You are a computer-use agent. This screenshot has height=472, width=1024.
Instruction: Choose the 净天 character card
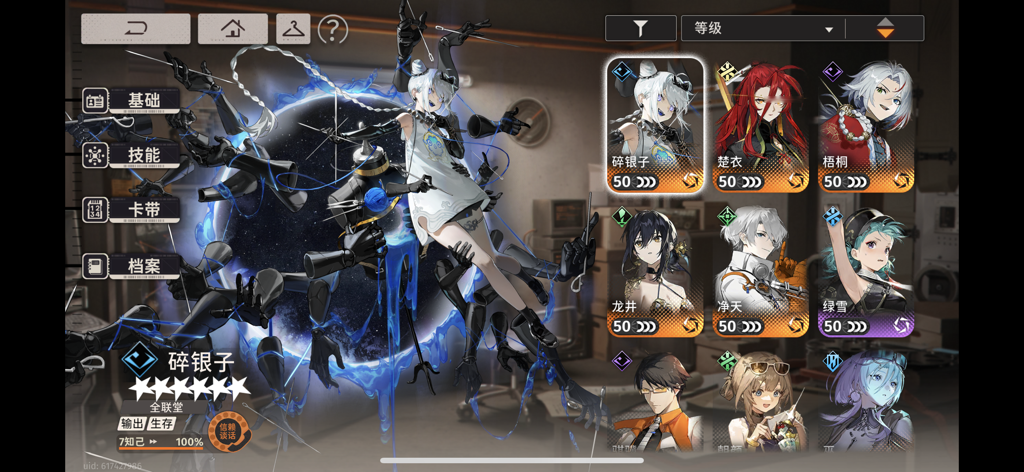coord(761,270)
